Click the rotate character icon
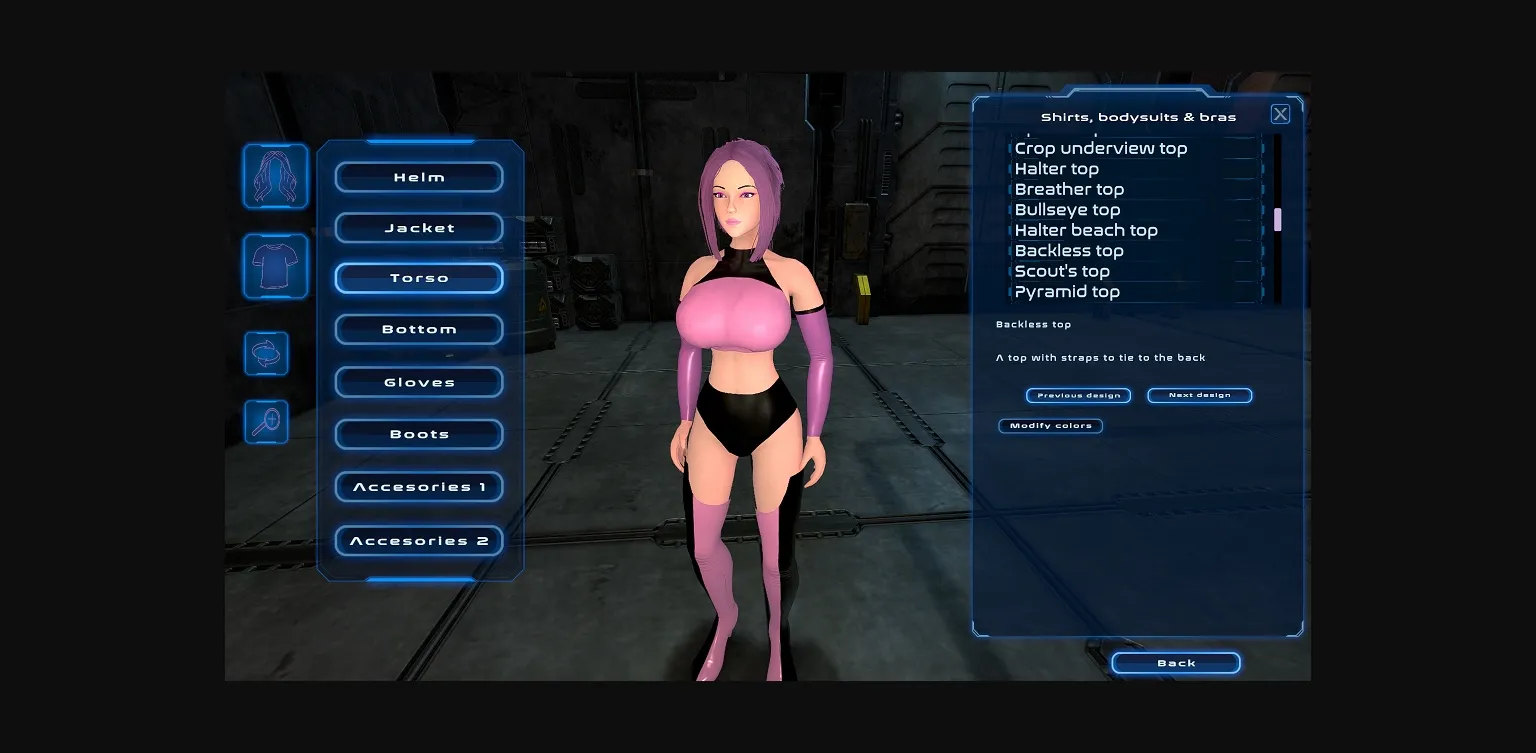 click(x=266, y=353)
